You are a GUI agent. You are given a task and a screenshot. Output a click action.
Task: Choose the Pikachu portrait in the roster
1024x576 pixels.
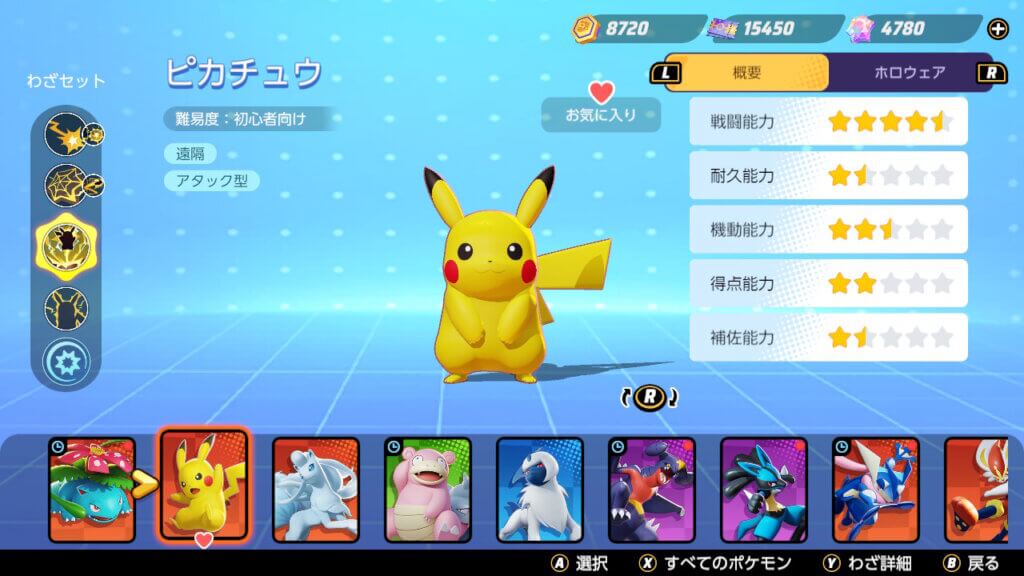coord(204,482)
